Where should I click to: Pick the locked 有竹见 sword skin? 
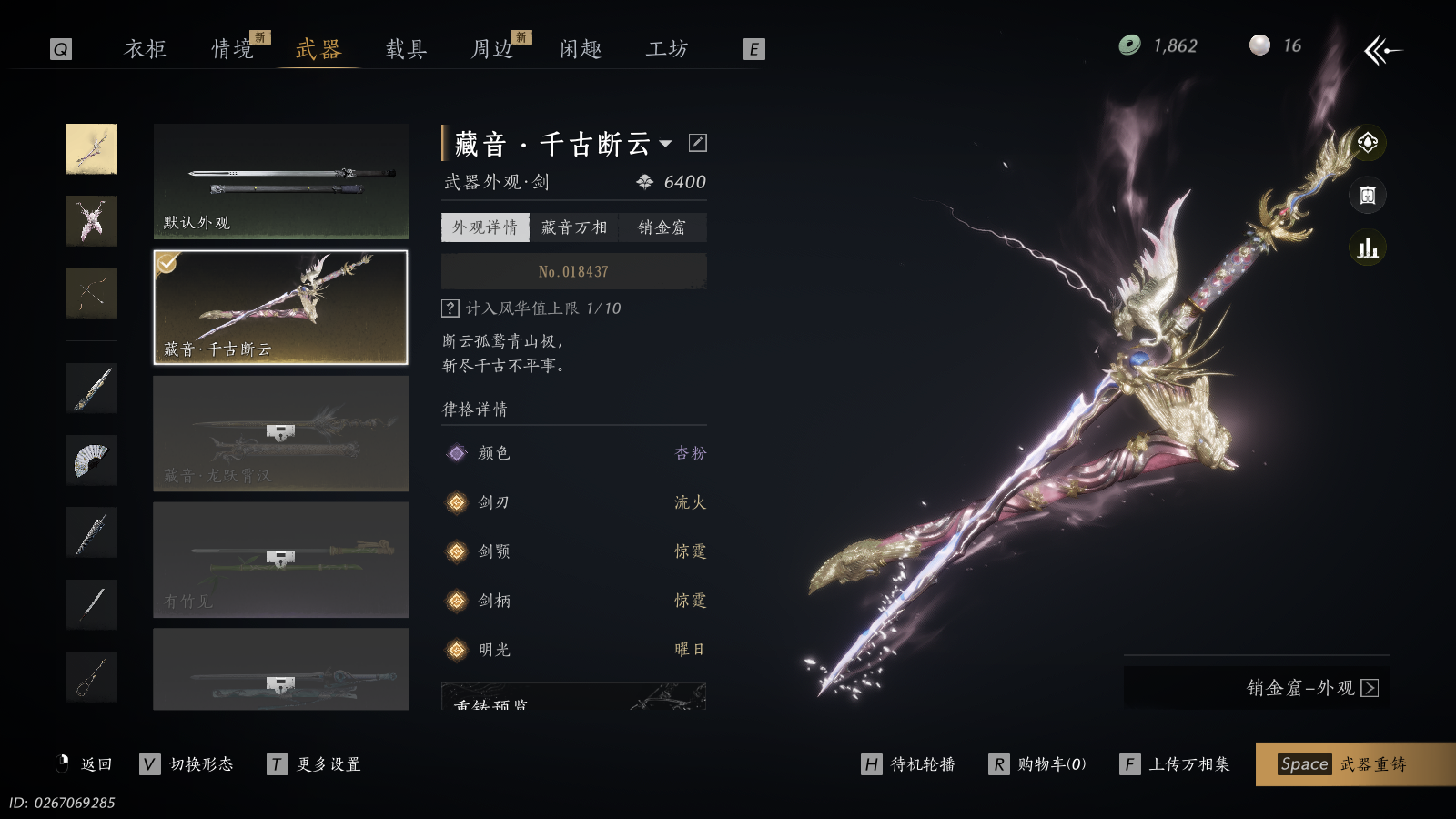280,560
